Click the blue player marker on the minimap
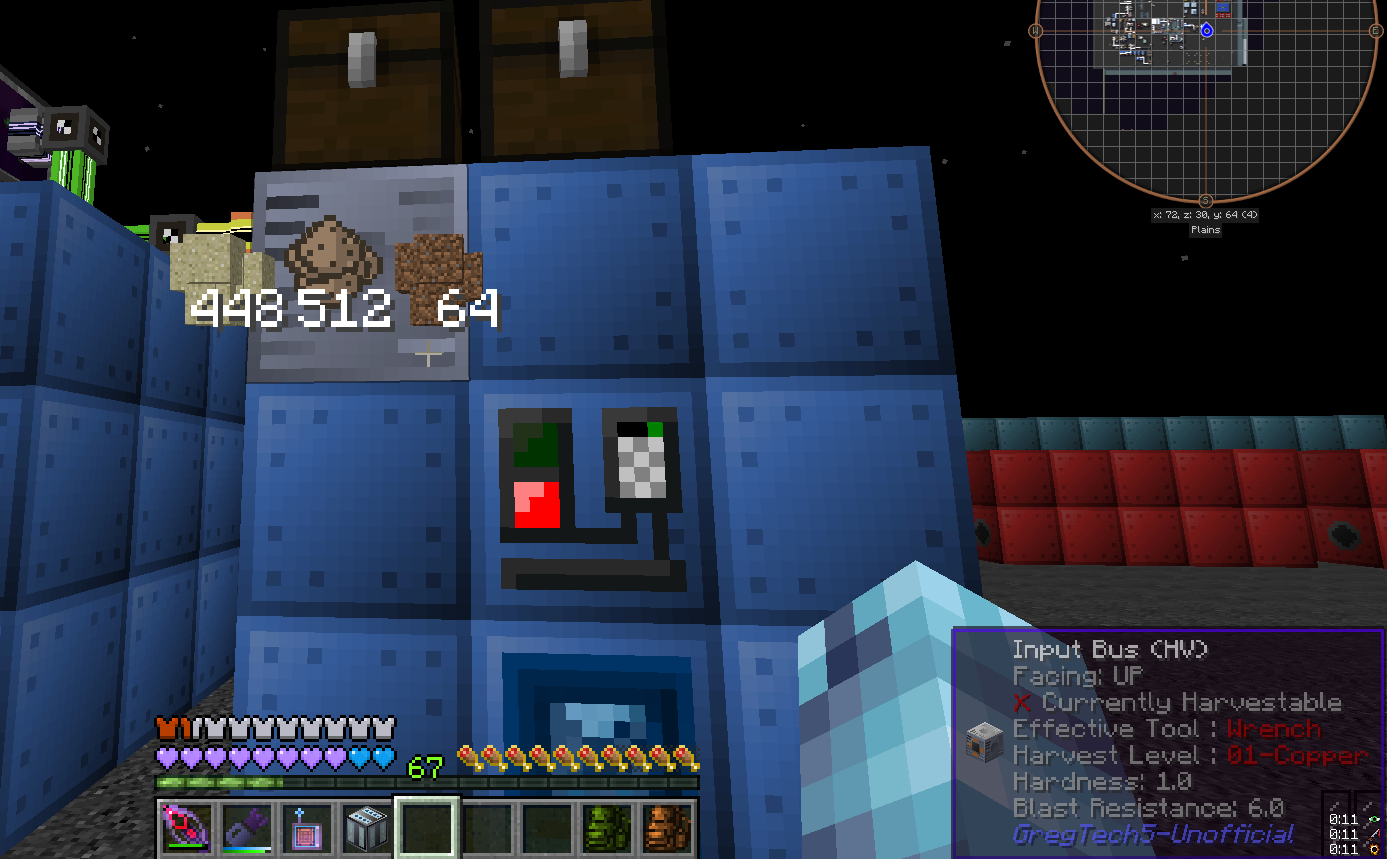Image resolution: width=1387 pixels, height=859 pixels. pos(1207,30)
